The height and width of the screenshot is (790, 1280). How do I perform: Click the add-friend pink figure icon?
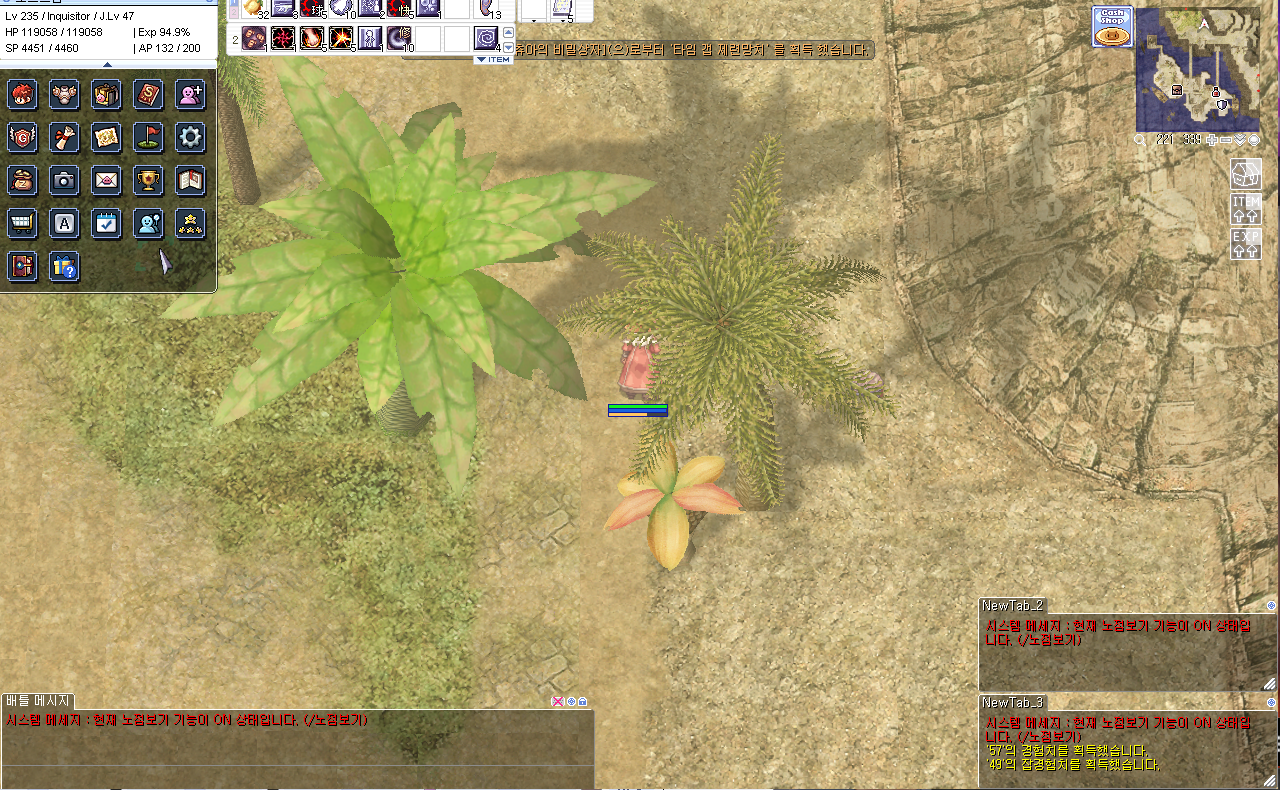(190, 95)
